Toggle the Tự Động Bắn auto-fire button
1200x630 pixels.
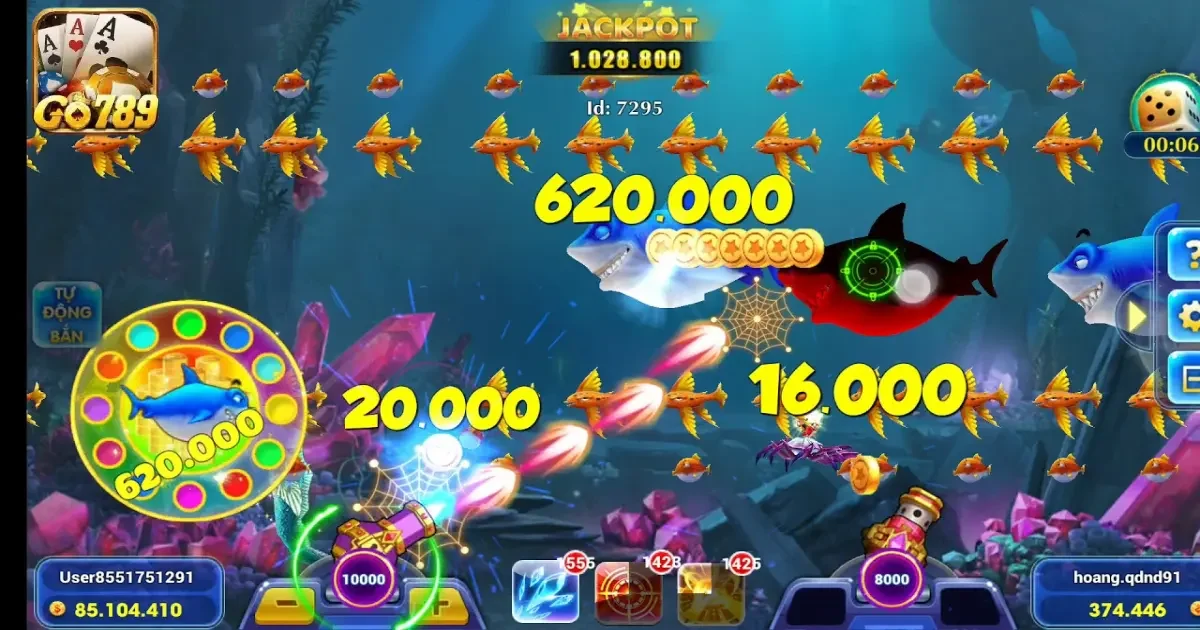(x=67, y=315)
